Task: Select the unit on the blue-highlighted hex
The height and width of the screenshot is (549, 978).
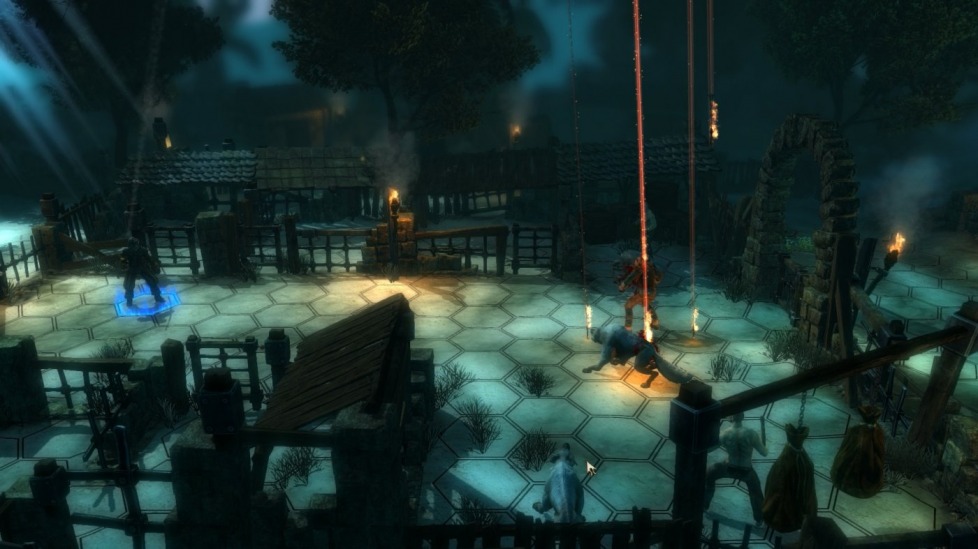Action: coord(141,272)
